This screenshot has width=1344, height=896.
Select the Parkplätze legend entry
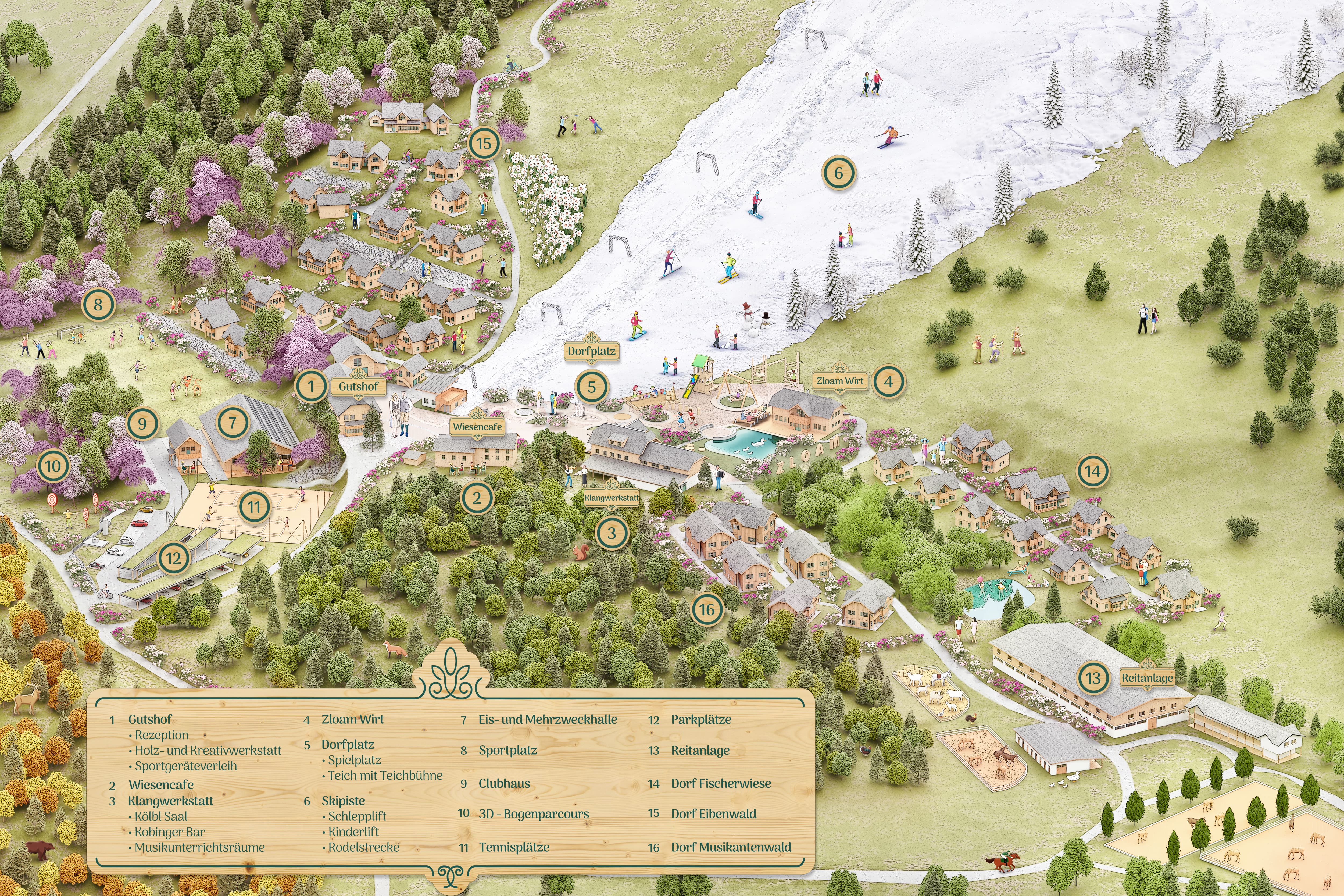point(700,719)
